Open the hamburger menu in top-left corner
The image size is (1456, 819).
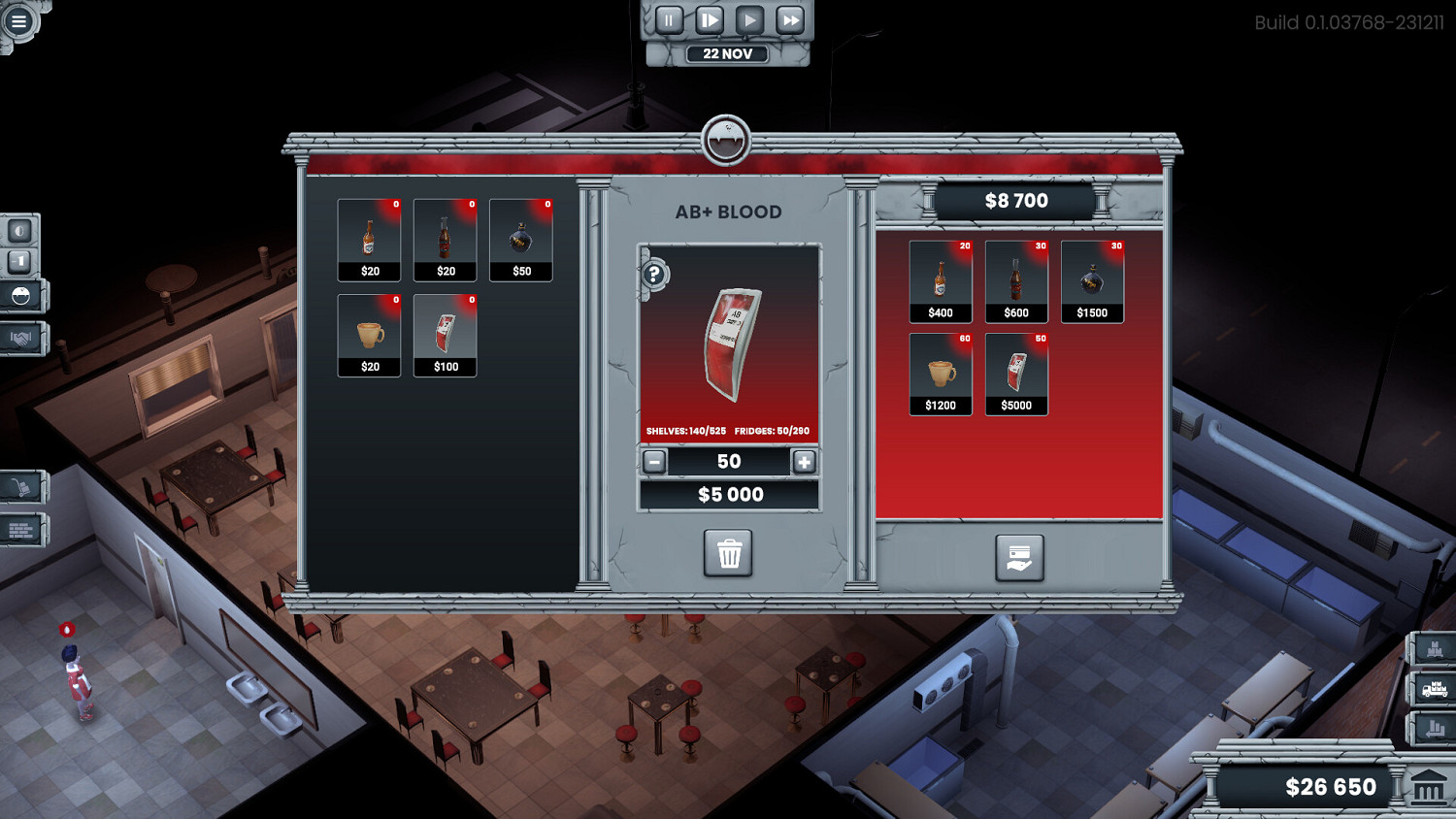pos(18,19)
